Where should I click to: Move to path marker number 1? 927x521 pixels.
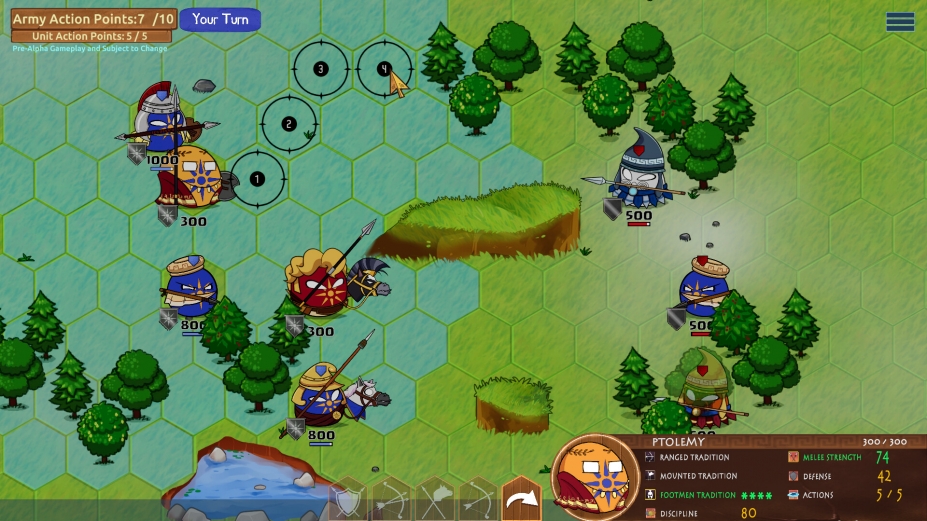(x=257, y=179)
